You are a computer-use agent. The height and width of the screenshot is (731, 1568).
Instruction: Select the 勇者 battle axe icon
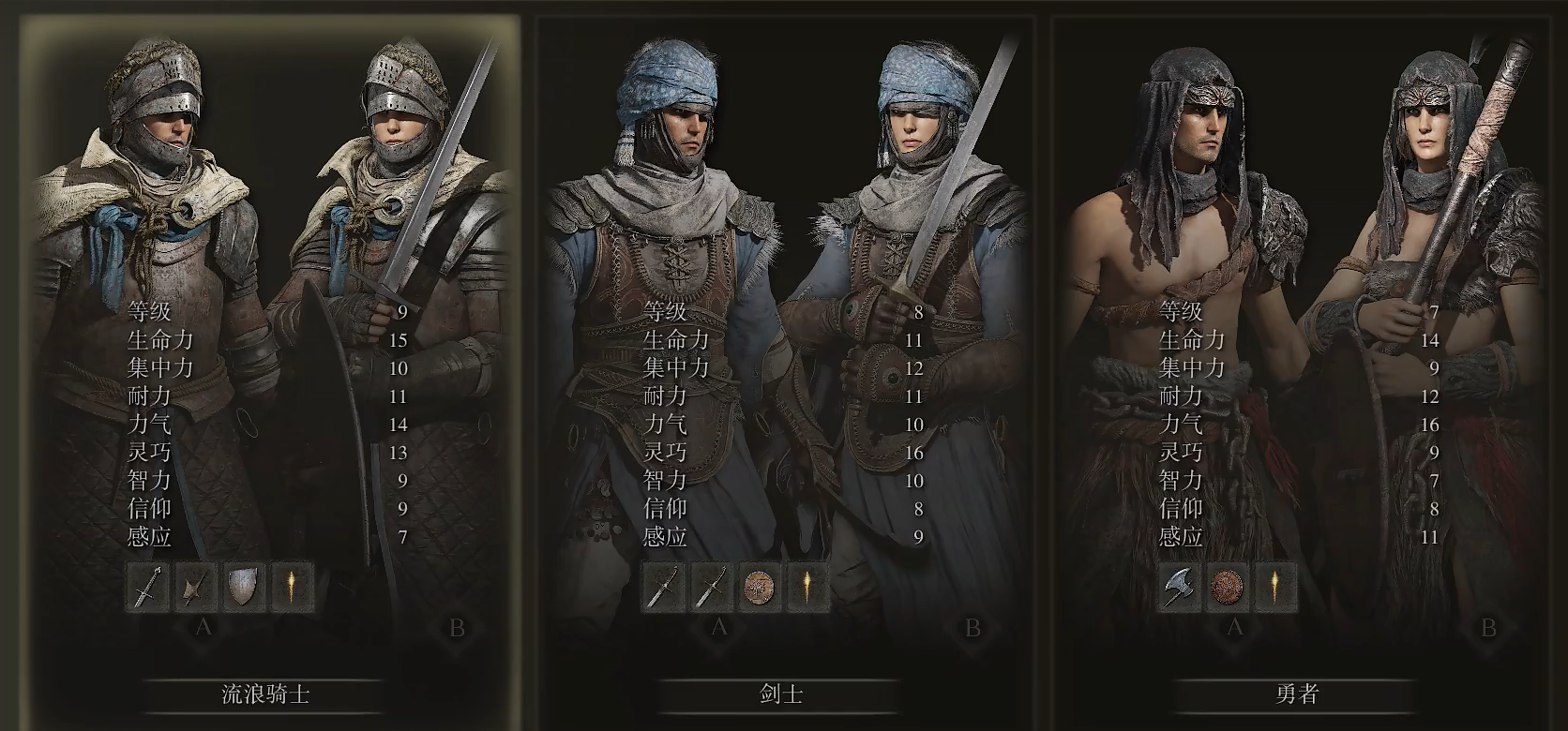[x=1179, y=588]
